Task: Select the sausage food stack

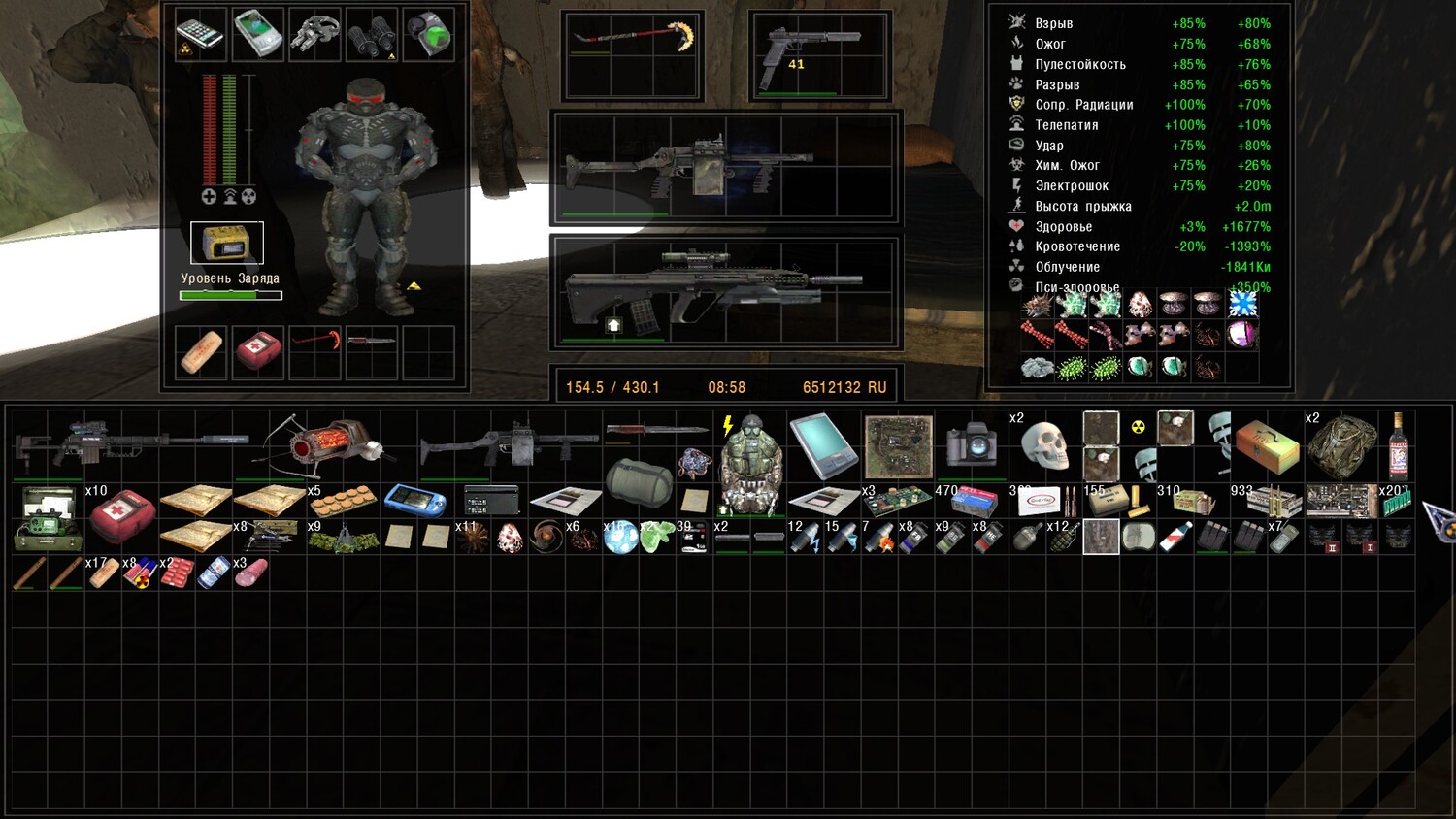Action: click(250, 573)
